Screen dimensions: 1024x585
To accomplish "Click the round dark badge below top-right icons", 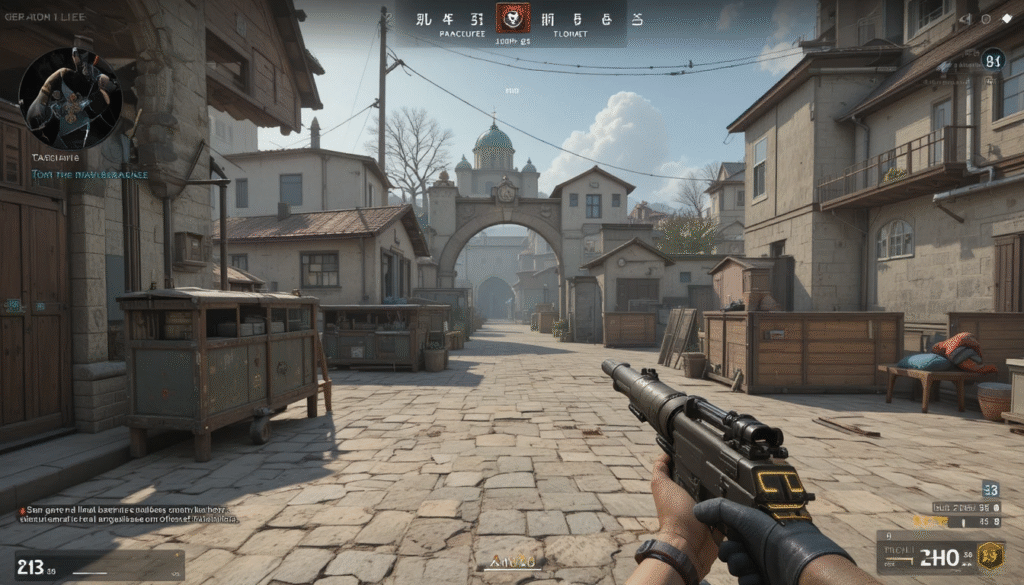I will 992,60.
